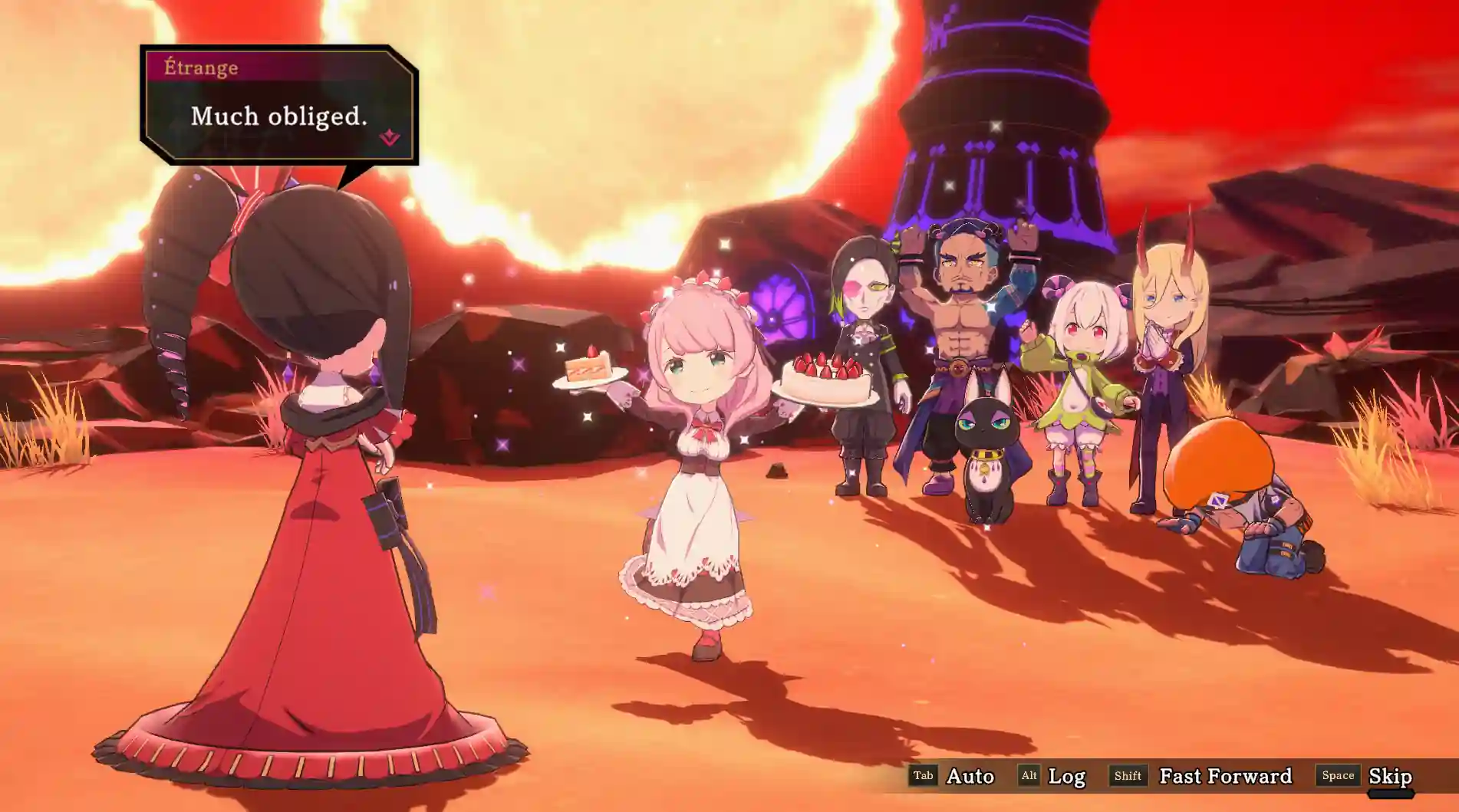
Task: Advance the "Much obliged." dialogue arrow
Action: 390,138
